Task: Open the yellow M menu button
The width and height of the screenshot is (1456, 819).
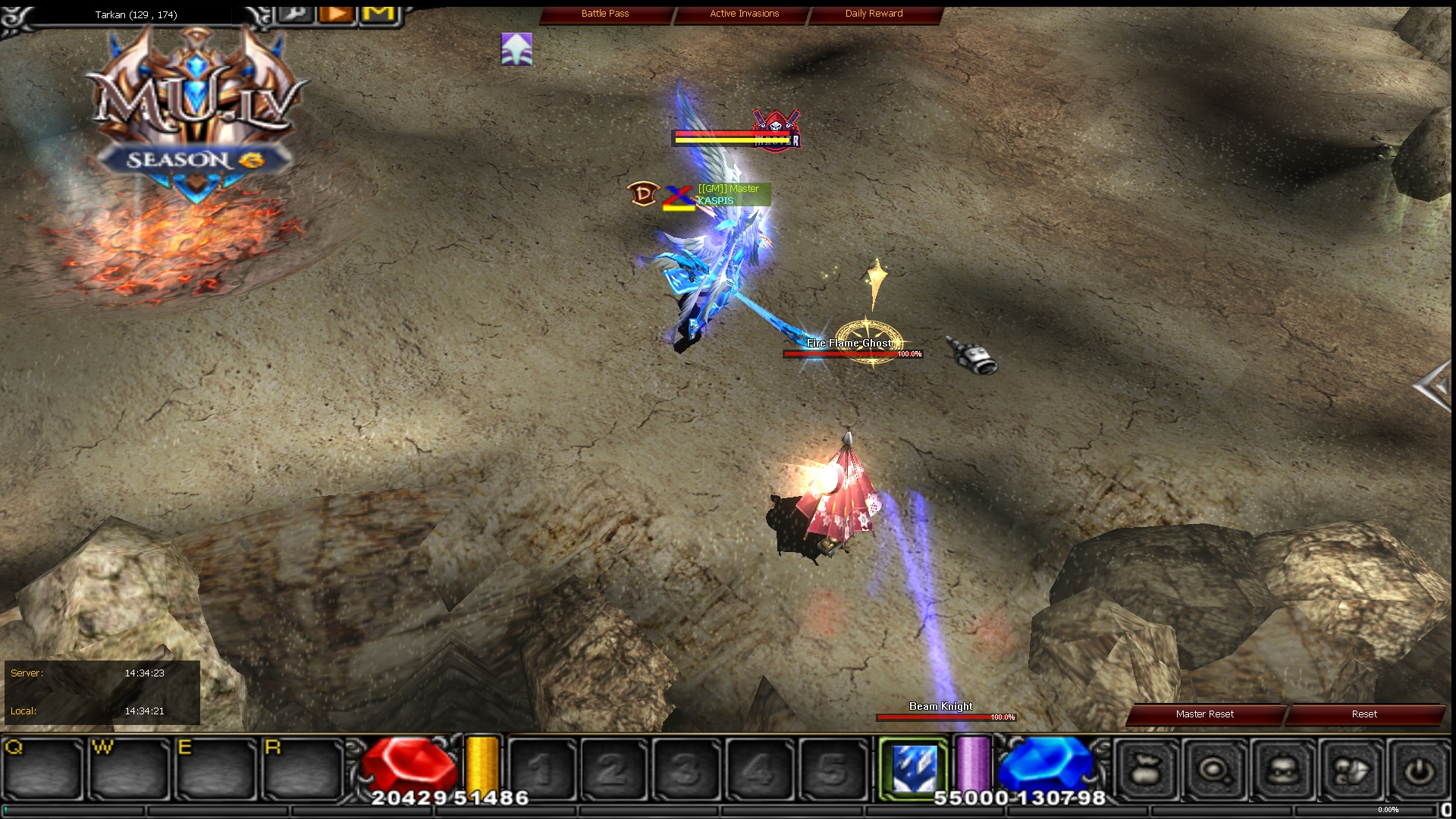Action: (x=381, y=14)
